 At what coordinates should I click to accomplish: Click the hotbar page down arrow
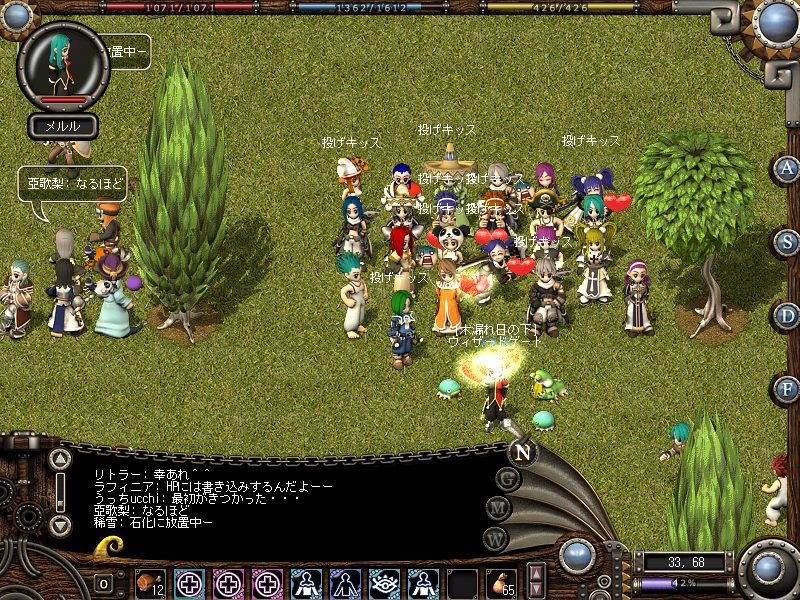tap(536, 590)
